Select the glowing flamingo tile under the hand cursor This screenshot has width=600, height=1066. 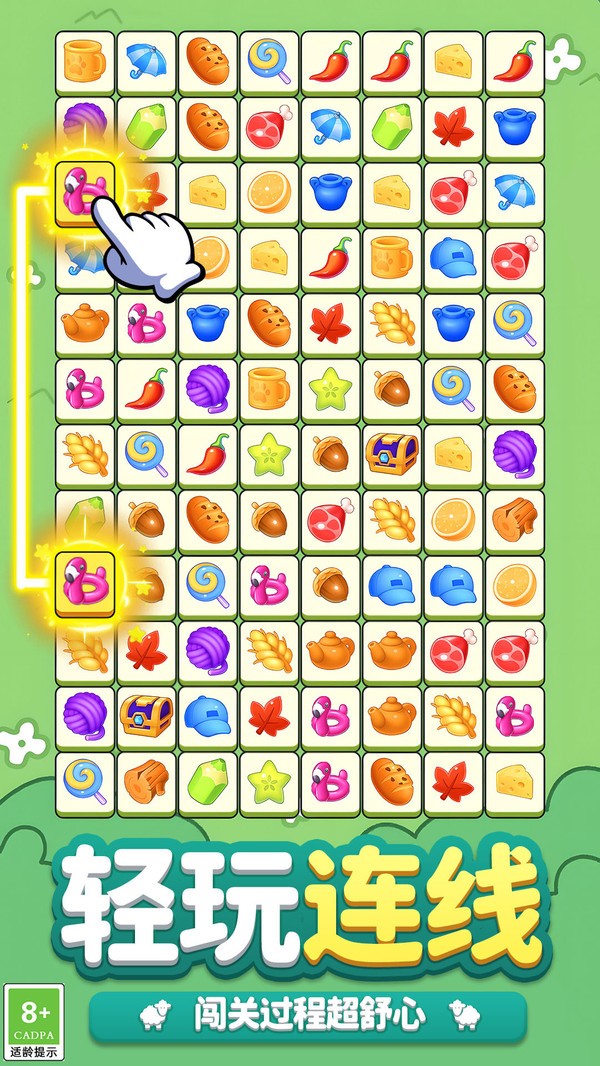click(x=84, y=191)
